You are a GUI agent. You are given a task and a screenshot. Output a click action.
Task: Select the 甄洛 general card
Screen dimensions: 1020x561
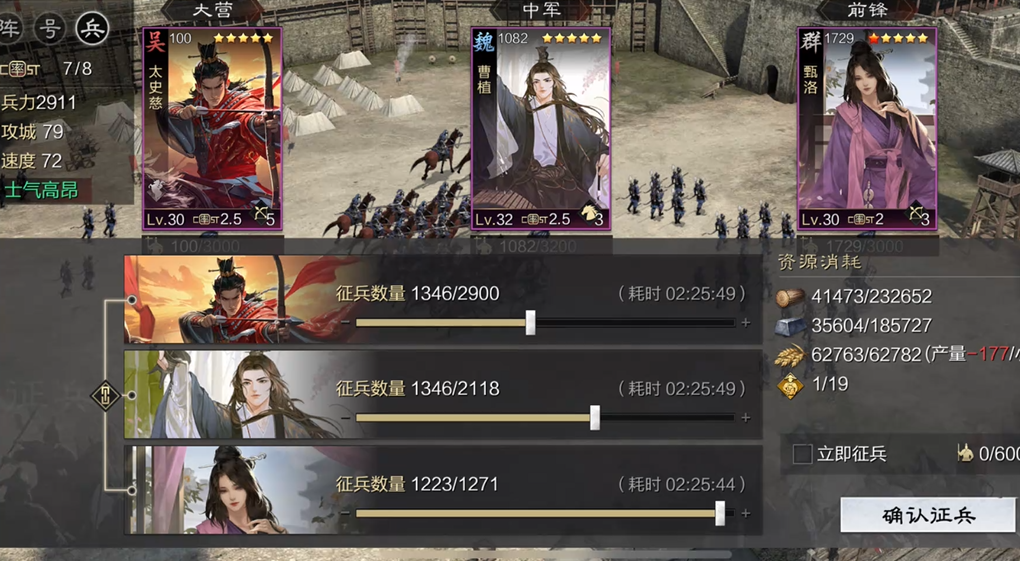tap(866, 130)
